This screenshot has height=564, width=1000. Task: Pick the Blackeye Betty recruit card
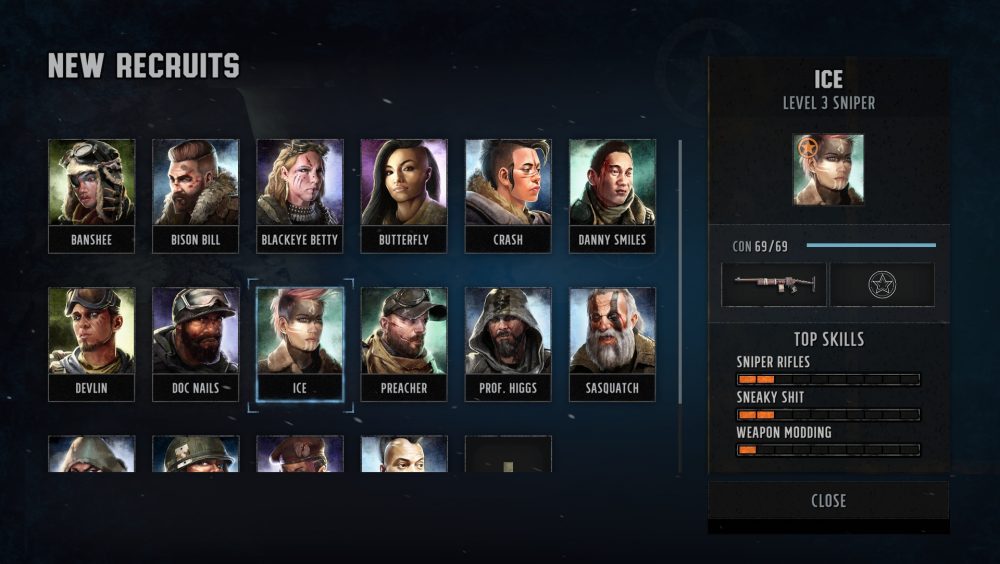(299, 195)
